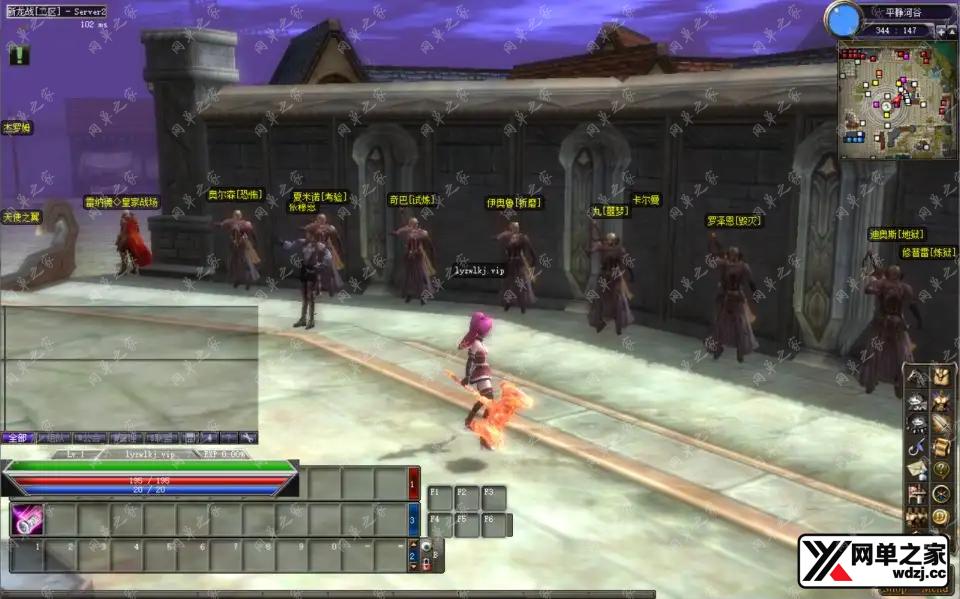Collapse minimap with the up-arrow button

tap(951, 31)
